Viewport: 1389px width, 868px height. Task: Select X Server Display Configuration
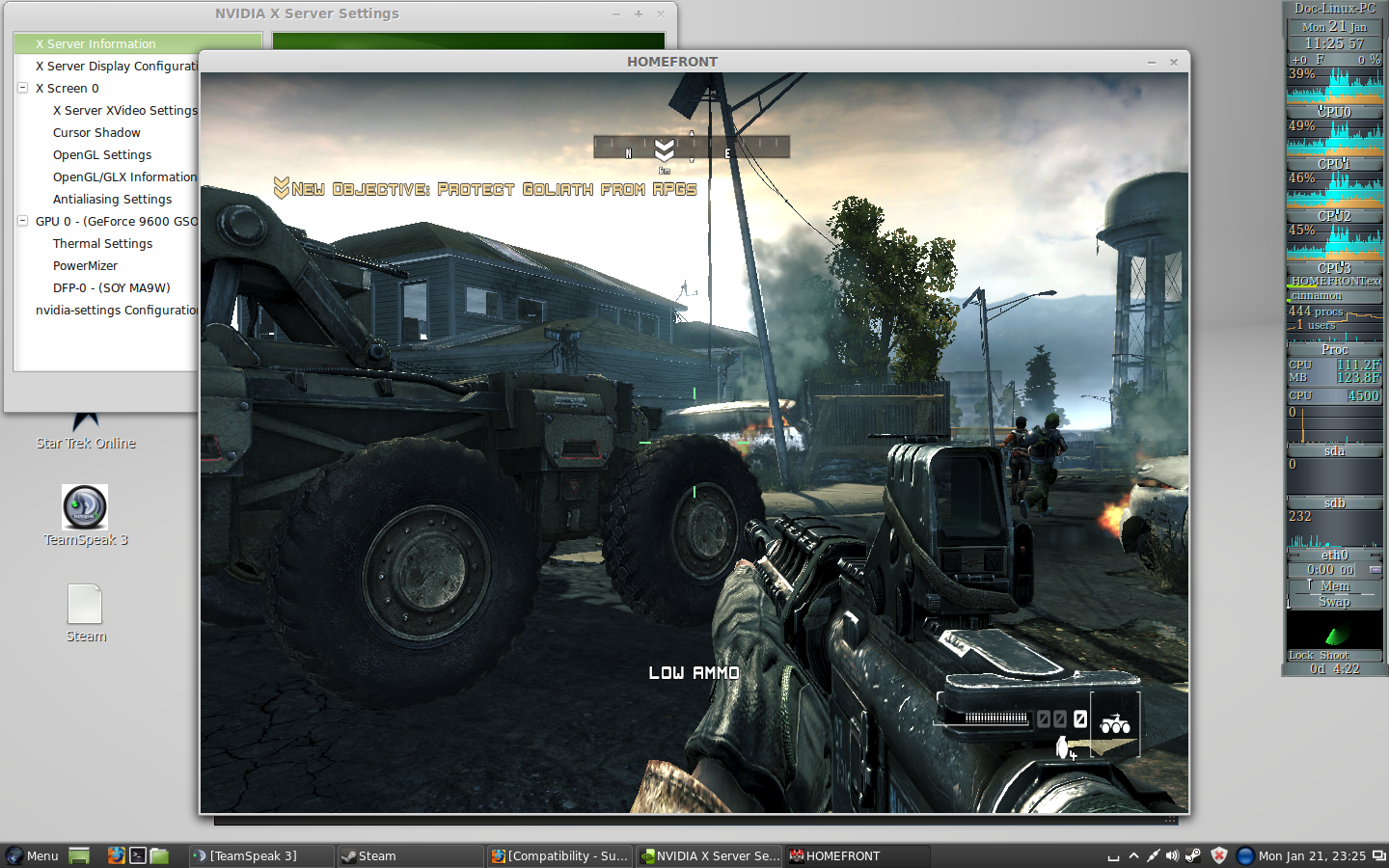115,66
